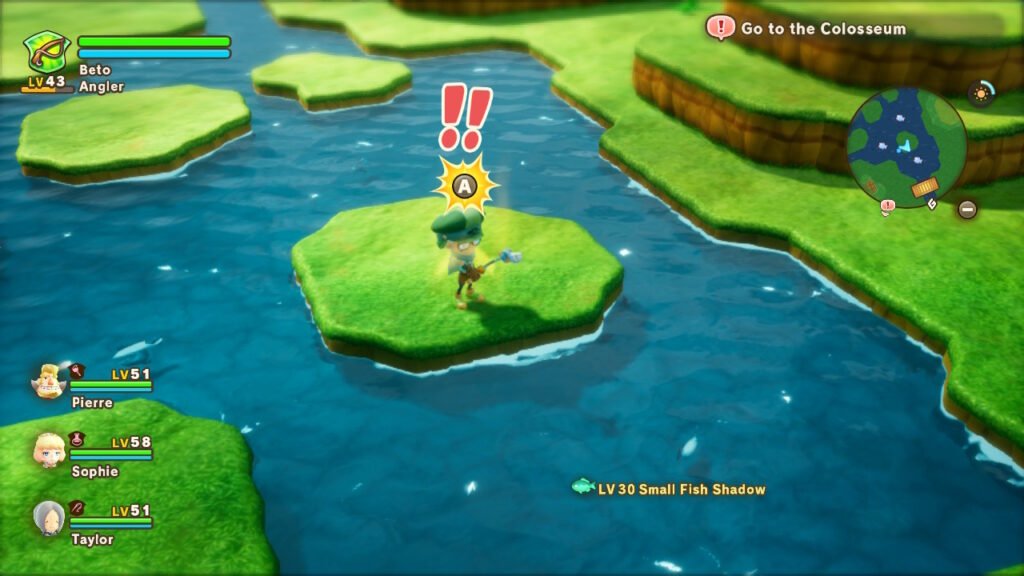
Task: Click the quest marker below the minimap
Action: (887, 207)
